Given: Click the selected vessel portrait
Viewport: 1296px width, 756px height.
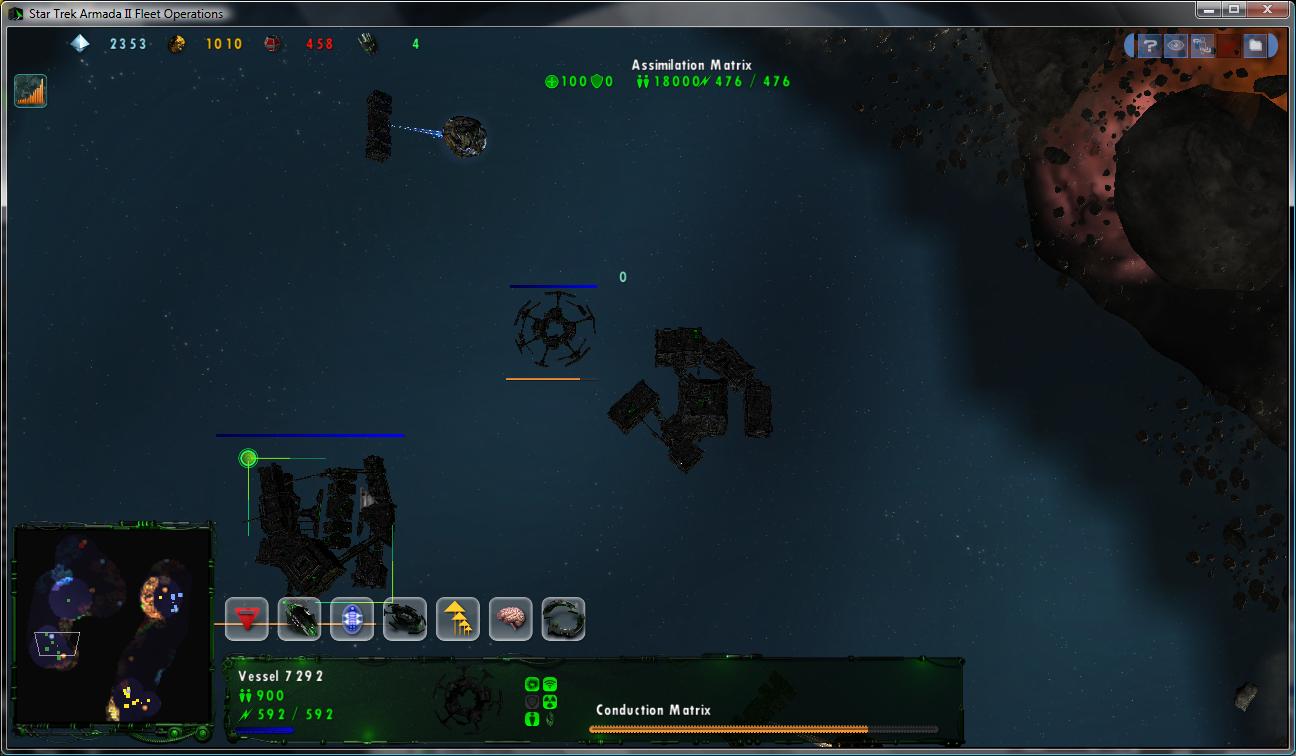Looking at the screenshot, I should pos(467,697).
